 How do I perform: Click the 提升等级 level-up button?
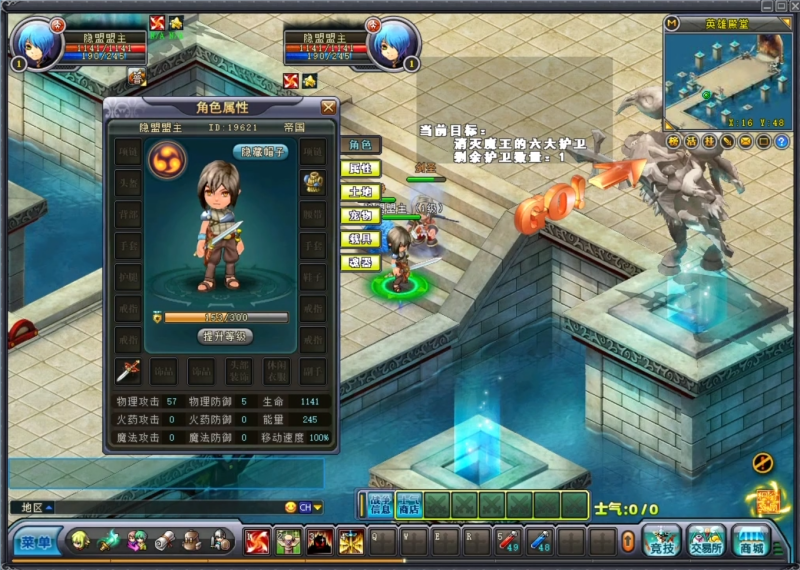[x=225, y=336]
